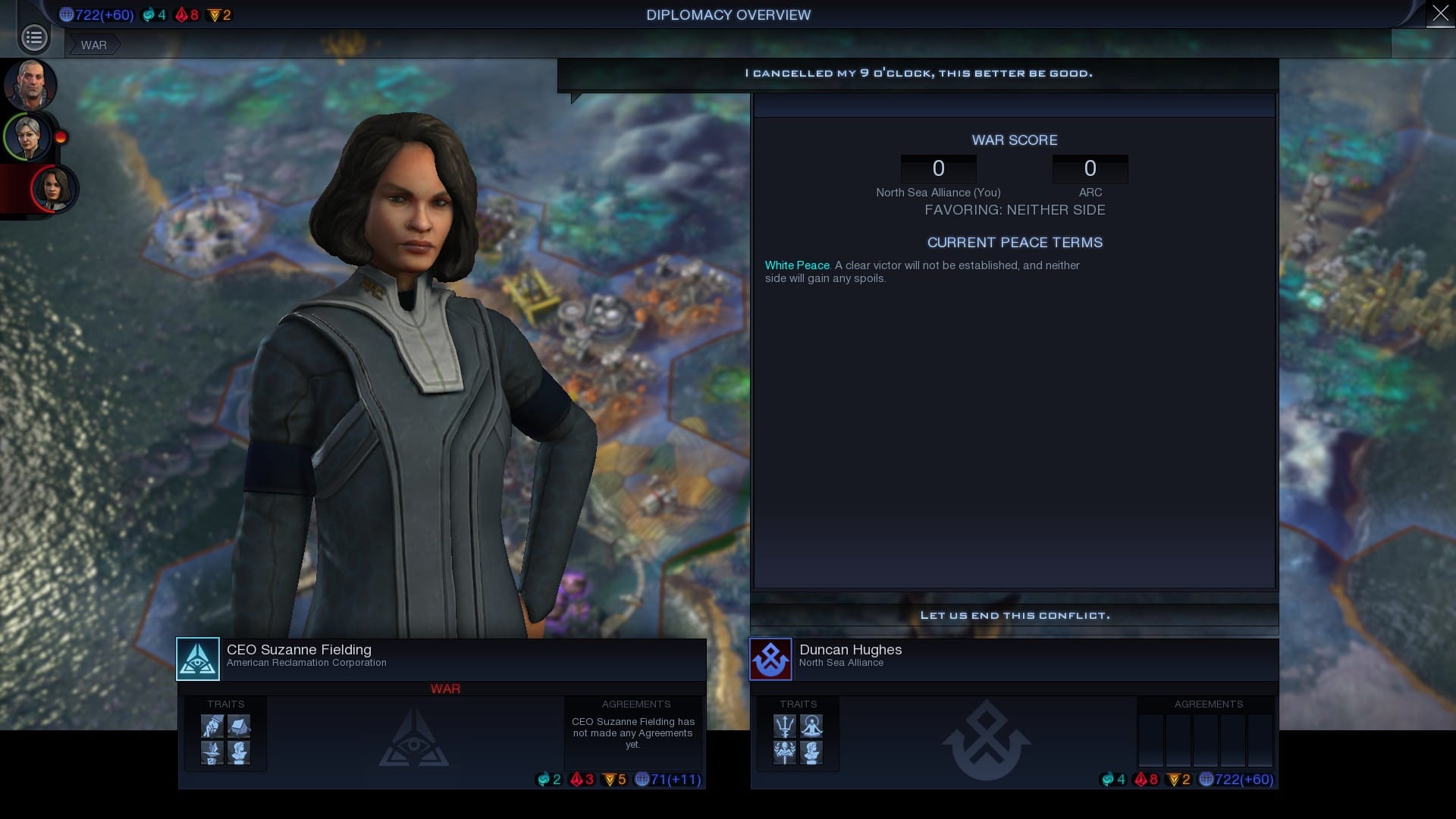Inspect Fielding's steaming bowl trait icon
The image size is (1456, 819).
click(x=212, y=752)
